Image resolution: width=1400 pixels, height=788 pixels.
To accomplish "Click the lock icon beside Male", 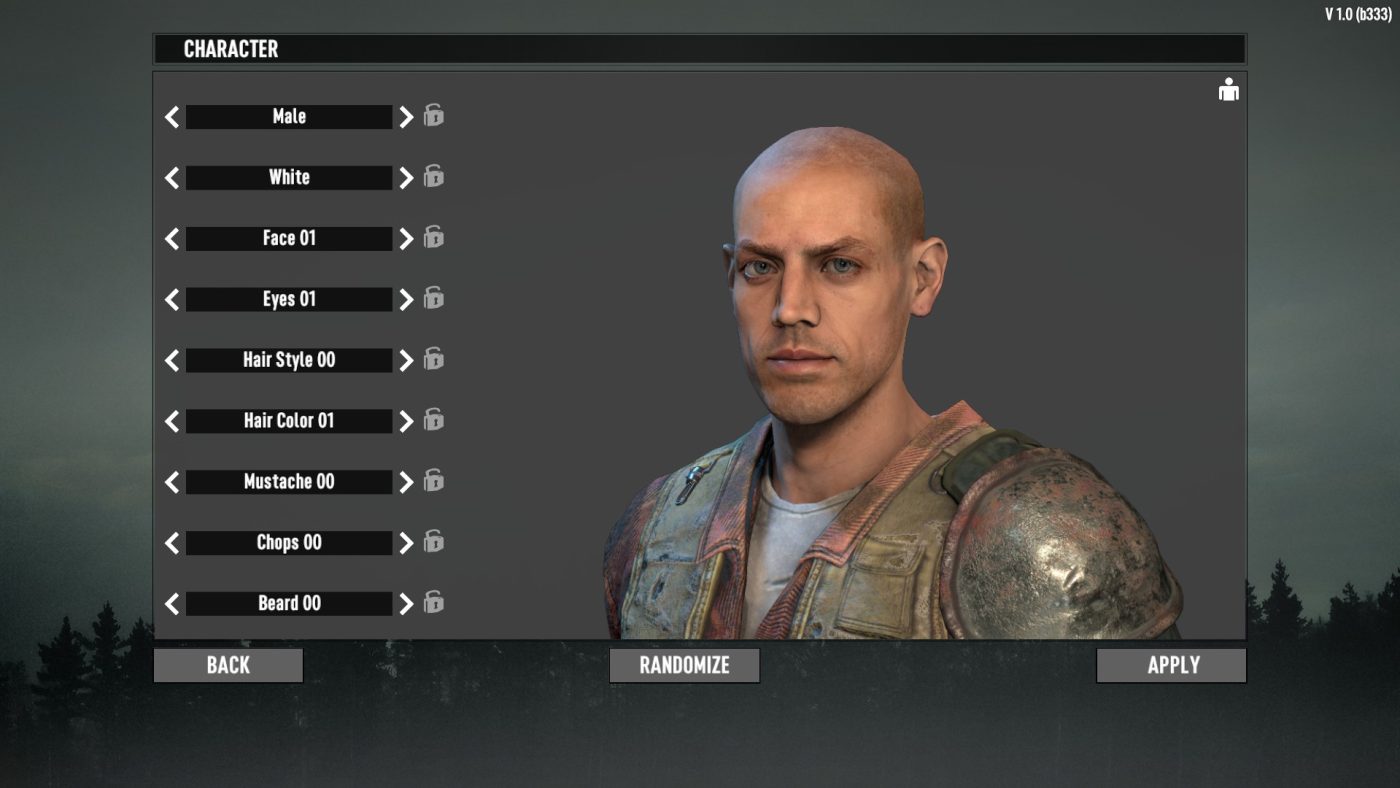I will click(434, 116).
